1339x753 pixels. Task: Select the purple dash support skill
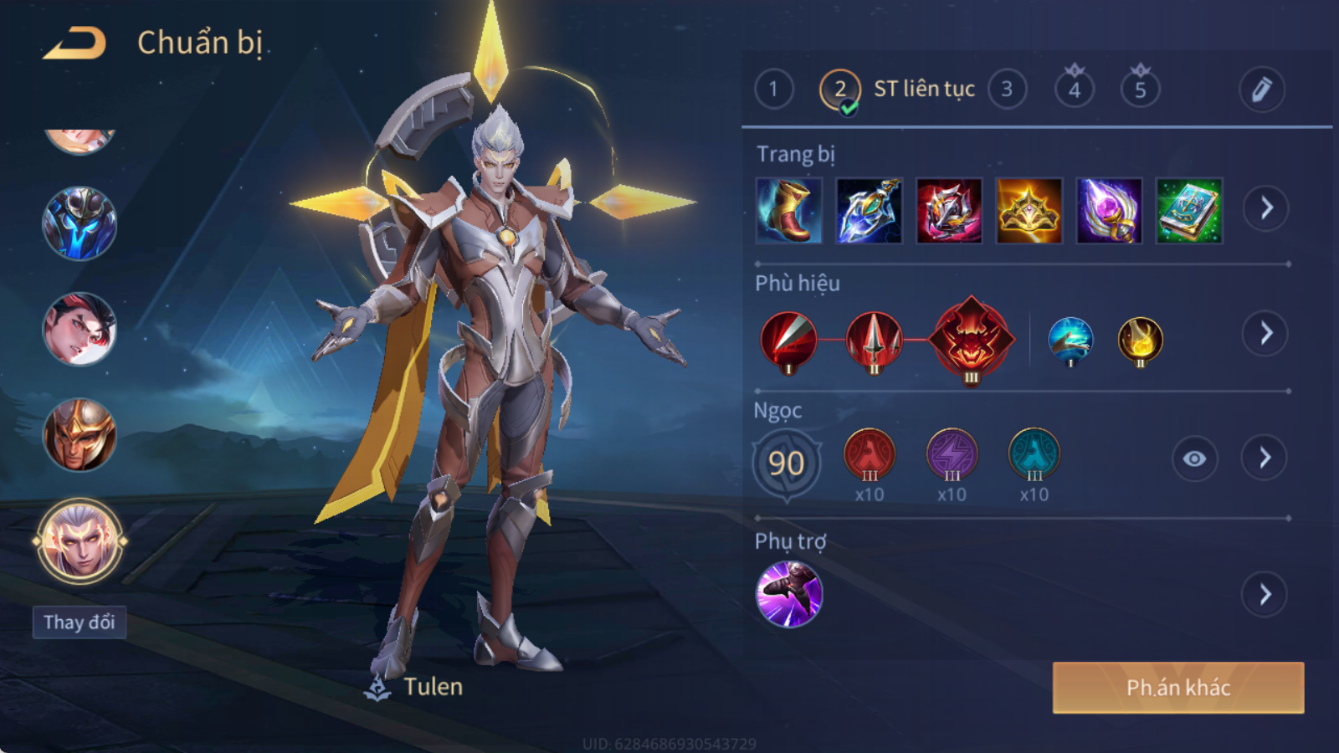click(789, 594)
